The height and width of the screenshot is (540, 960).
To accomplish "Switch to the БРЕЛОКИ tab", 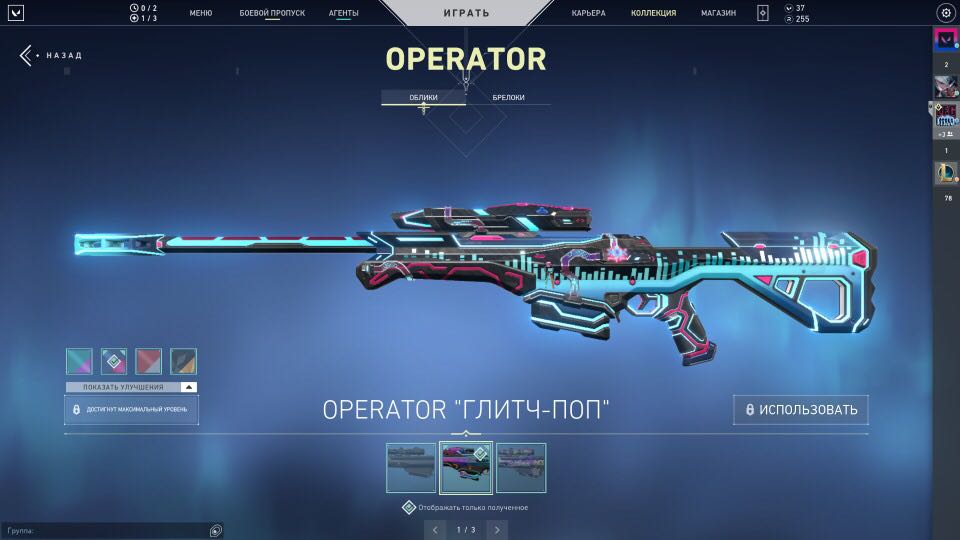I will (x=508, y=97).
